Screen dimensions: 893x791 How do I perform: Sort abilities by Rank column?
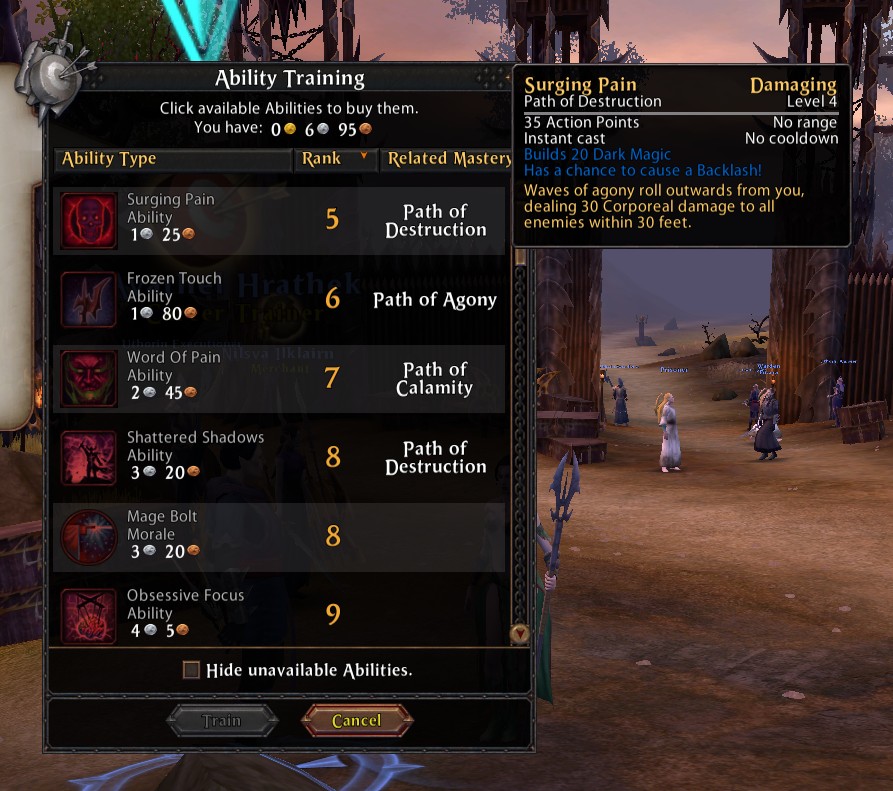click(334, 159)
